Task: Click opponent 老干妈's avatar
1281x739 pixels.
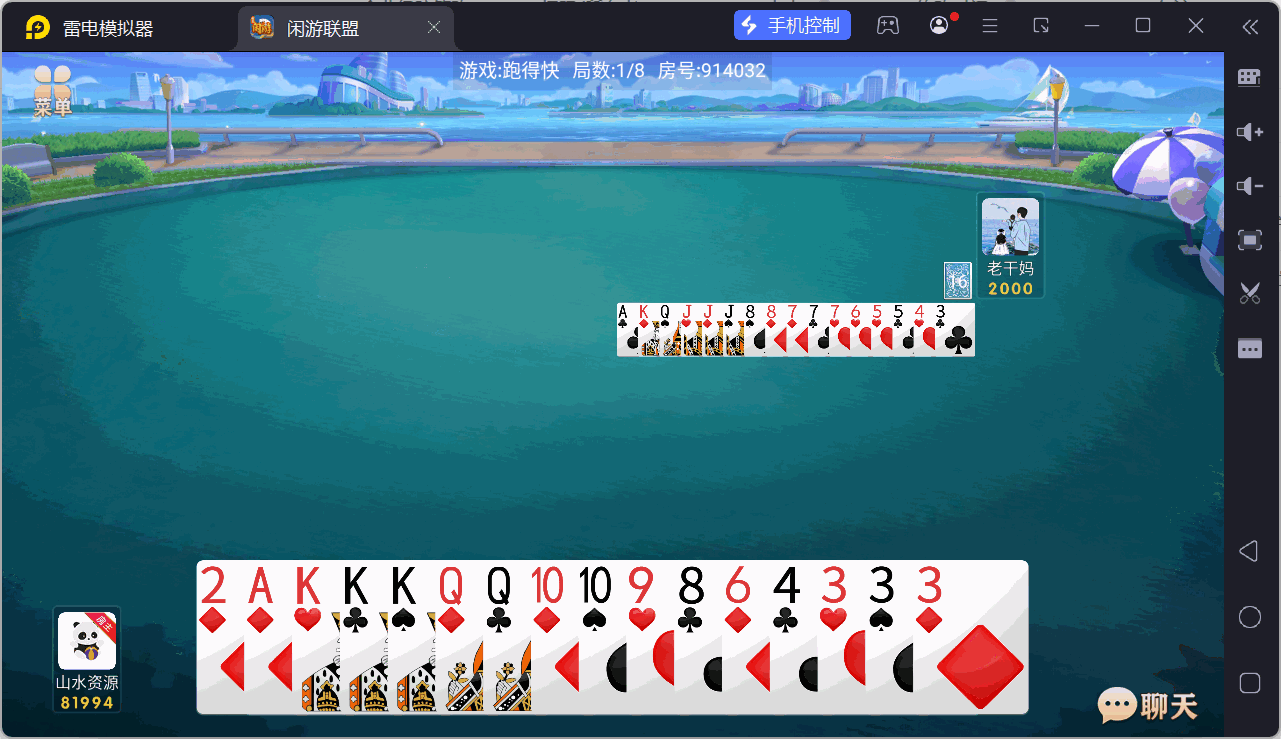Action: [1009, 228]
